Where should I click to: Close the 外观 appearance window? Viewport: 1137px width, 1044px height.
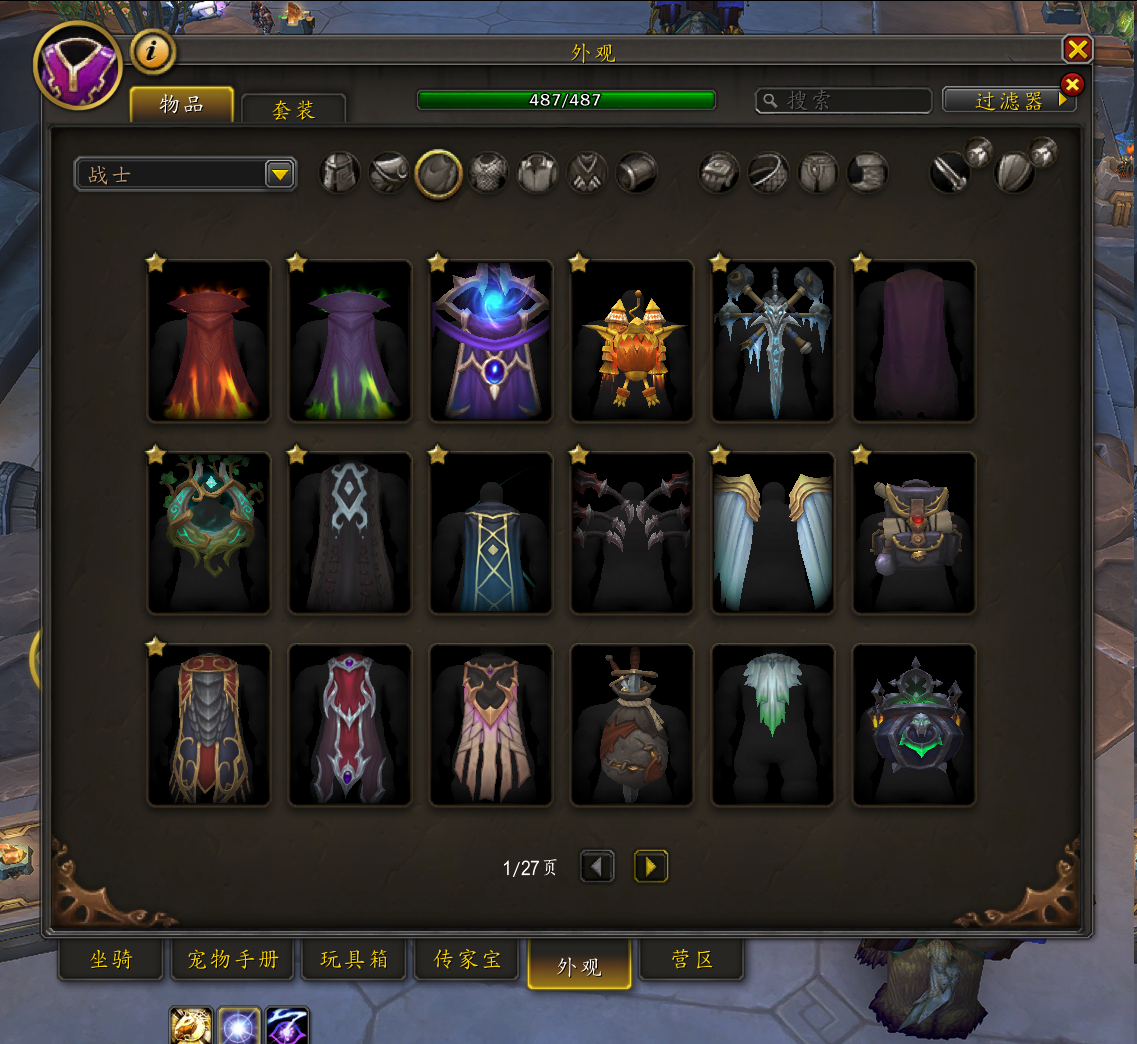point(1077,49)
